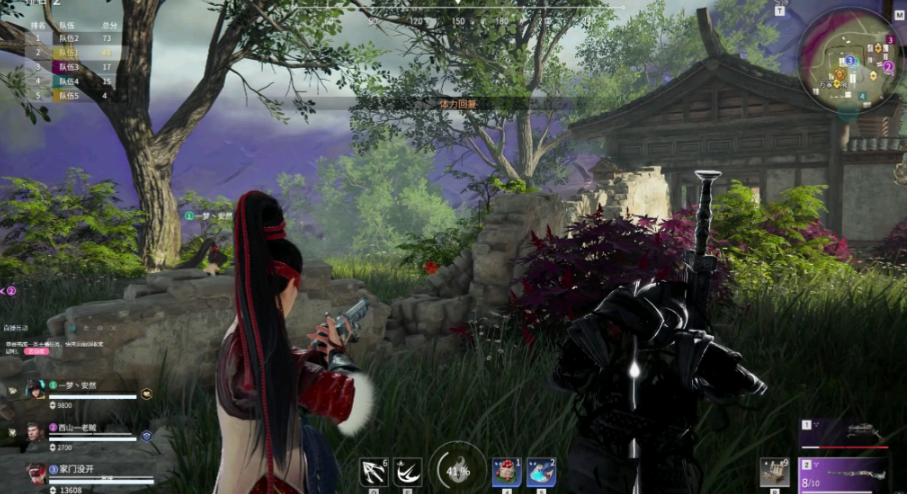Use the blue armor powder item slot

pyautogui.click(x=540, y=472)
